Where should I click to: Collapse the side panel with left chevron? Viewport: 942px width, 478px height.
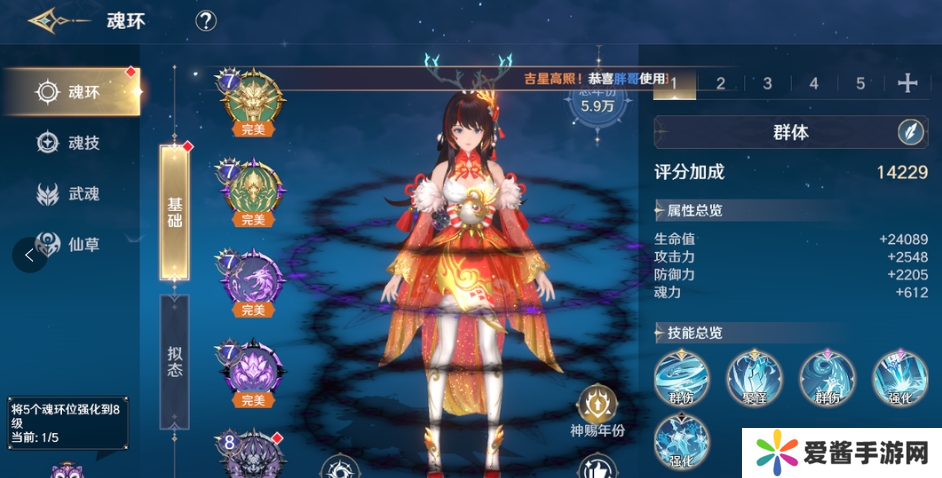coord(29,255)
